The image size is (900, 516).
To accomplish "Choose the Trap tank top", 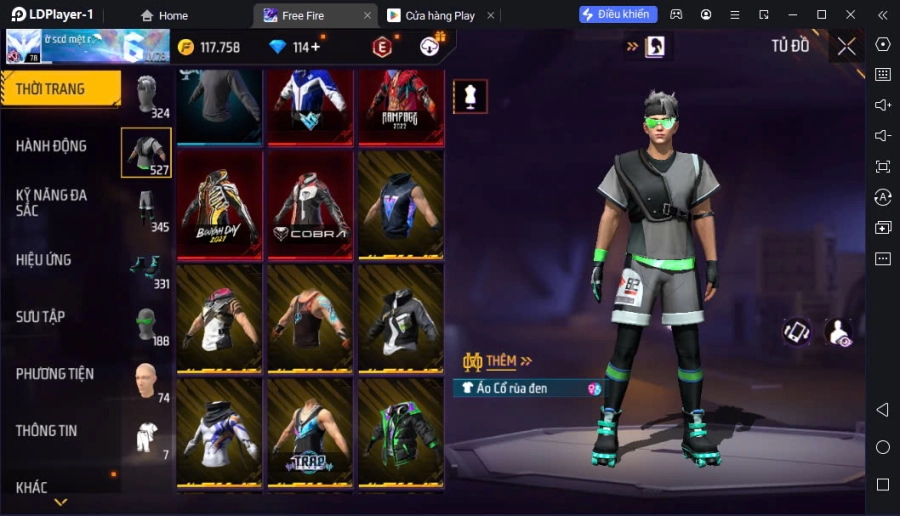I will [x=310, y=433].
